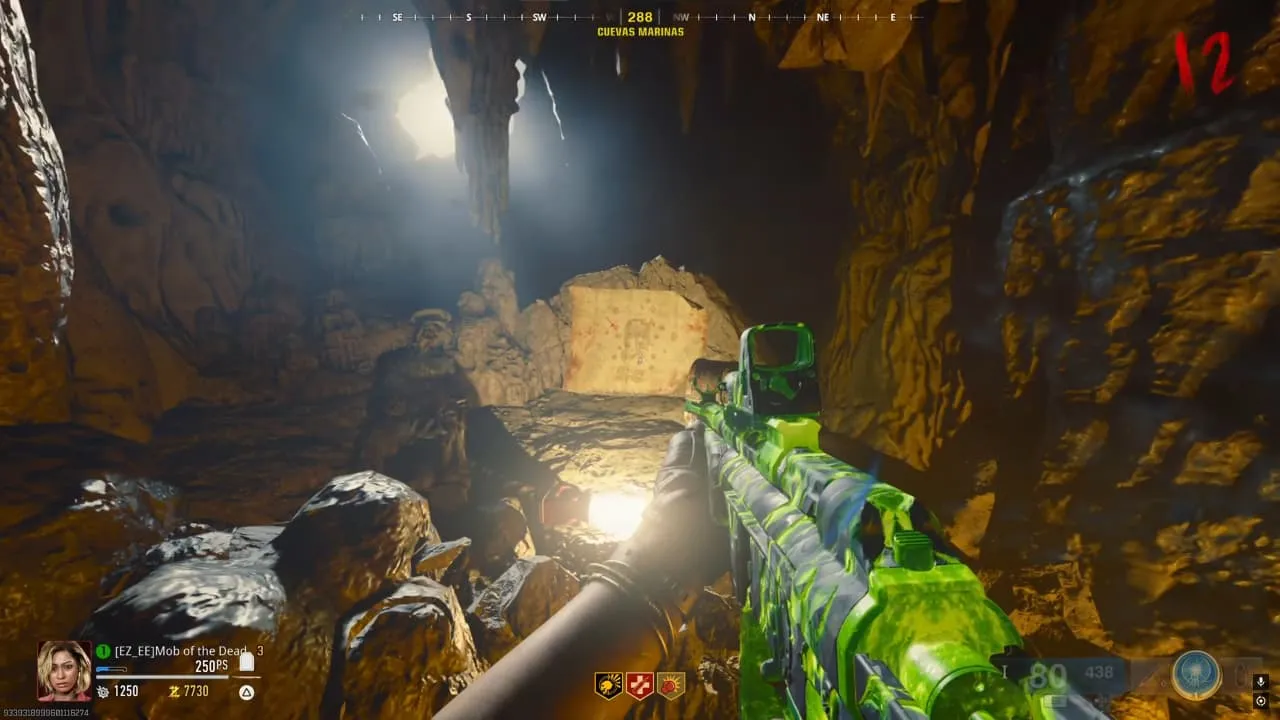Select the yellow lion-head perk icon
This screenshot has width=1280, height=720.
(x=608, y=685)
